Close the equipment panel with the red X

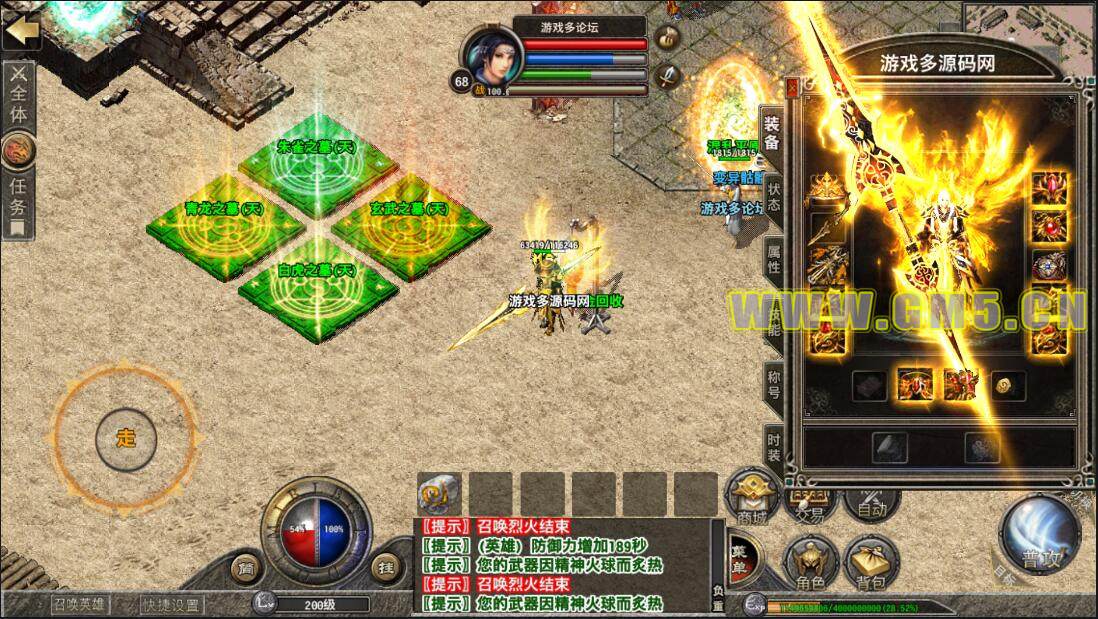point(793,88)
